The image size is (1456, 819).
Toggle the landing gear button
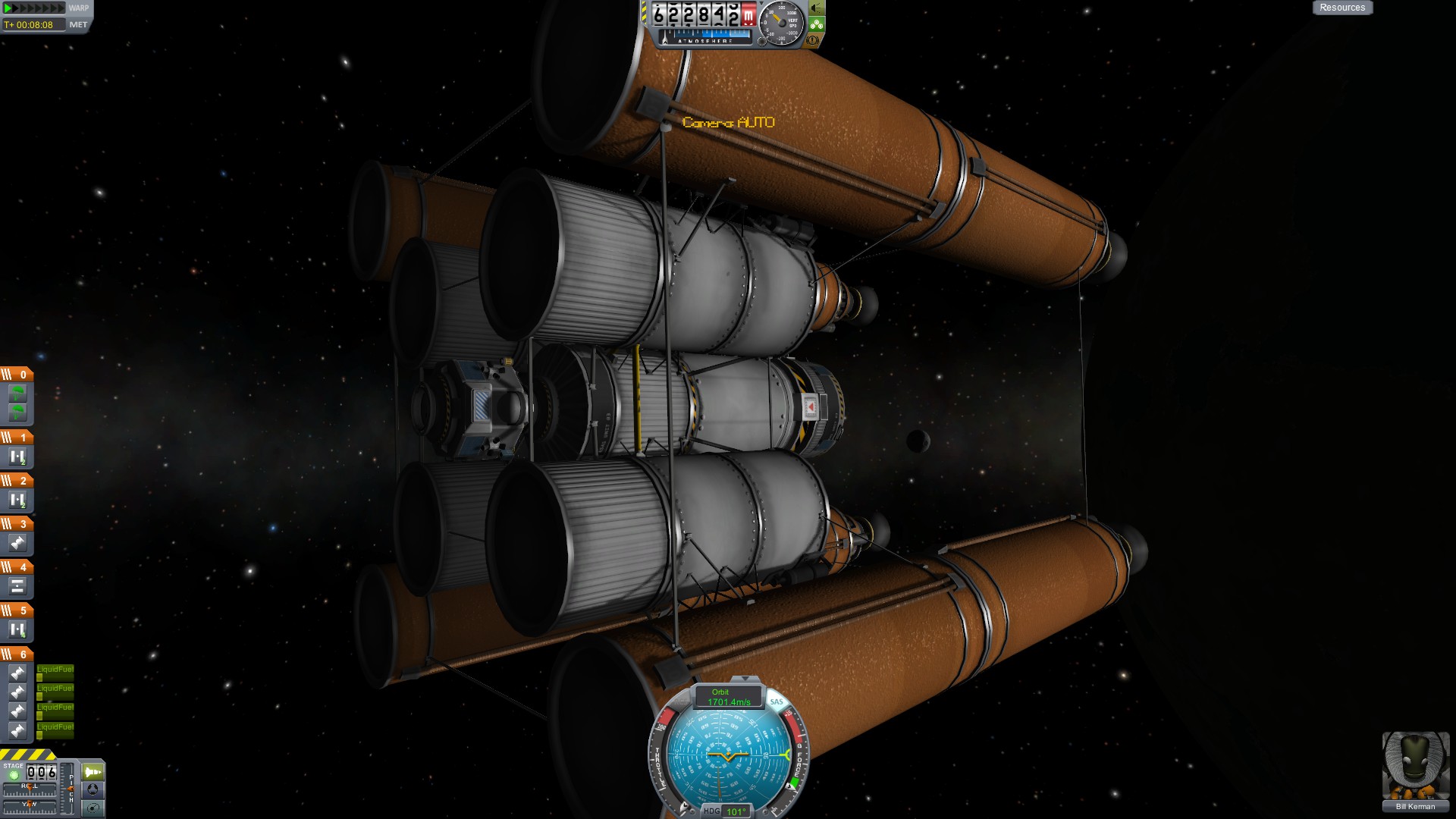click(816, 24)
